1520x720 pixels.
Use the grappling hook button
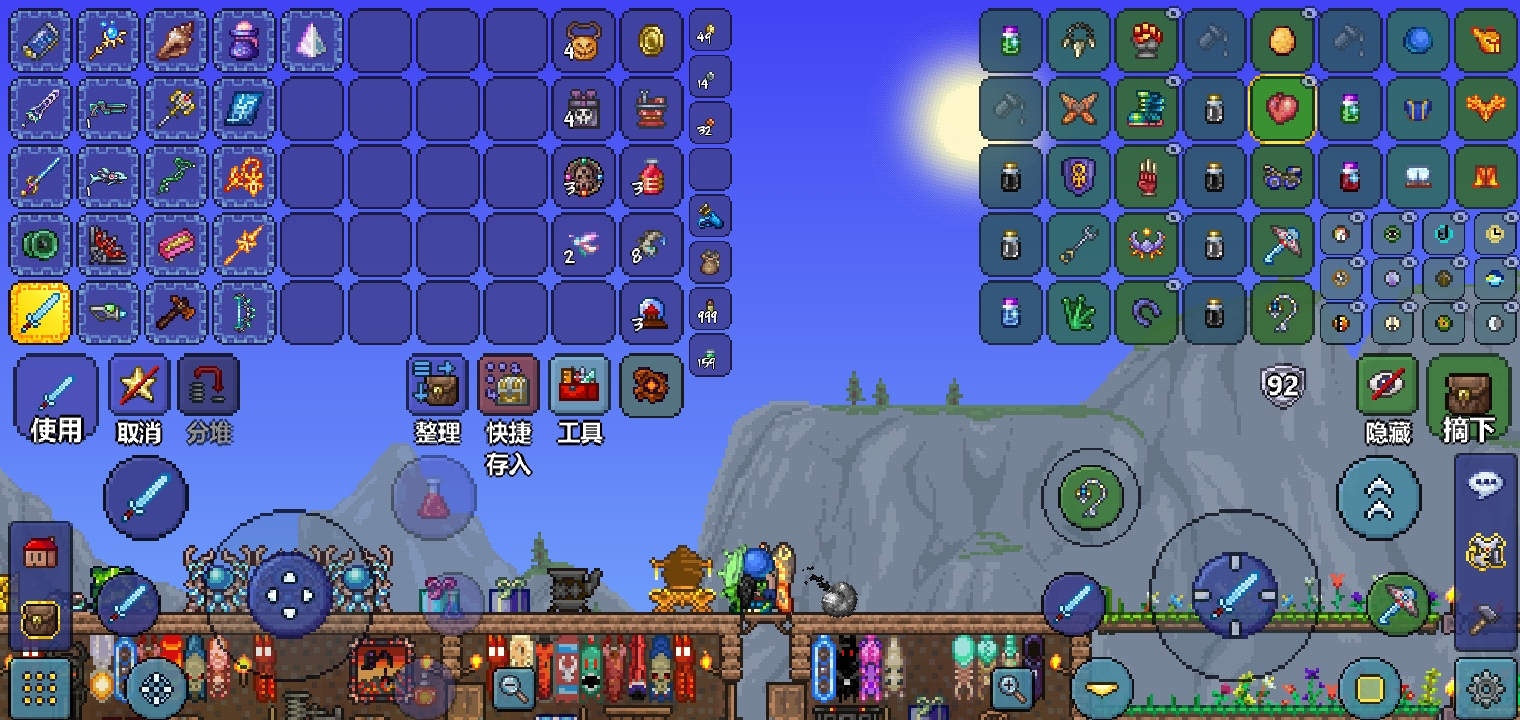tap(1091, 496)
